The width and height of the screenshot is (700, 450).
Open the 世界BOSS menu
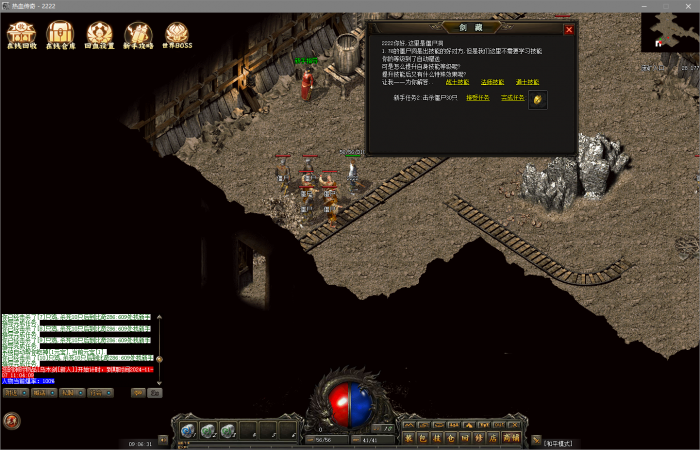(178, 37)
